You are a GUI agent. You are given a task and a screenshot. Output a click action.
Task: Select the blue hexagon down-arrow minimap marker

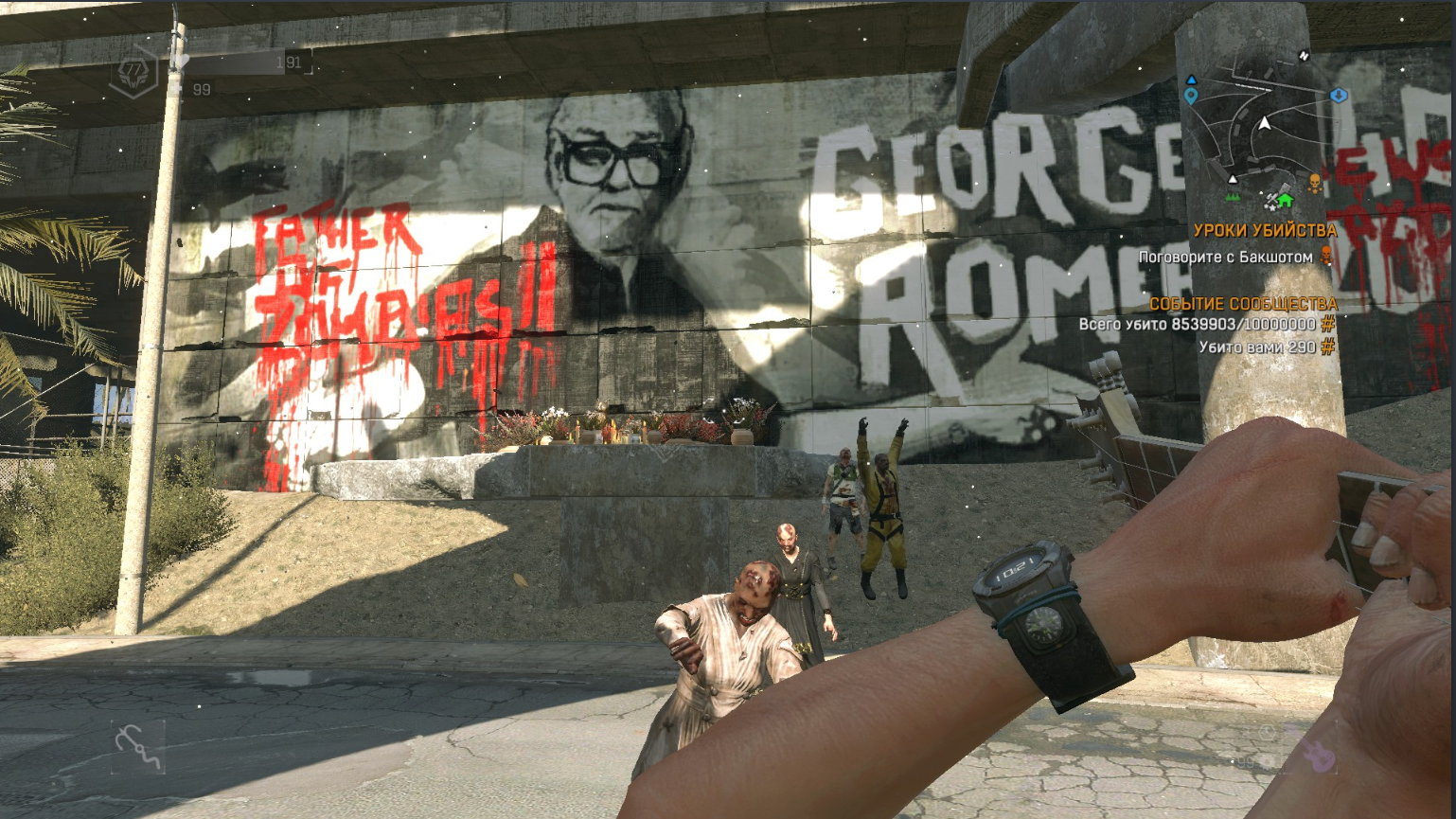pyautogui.click(x=1338, y=96)
